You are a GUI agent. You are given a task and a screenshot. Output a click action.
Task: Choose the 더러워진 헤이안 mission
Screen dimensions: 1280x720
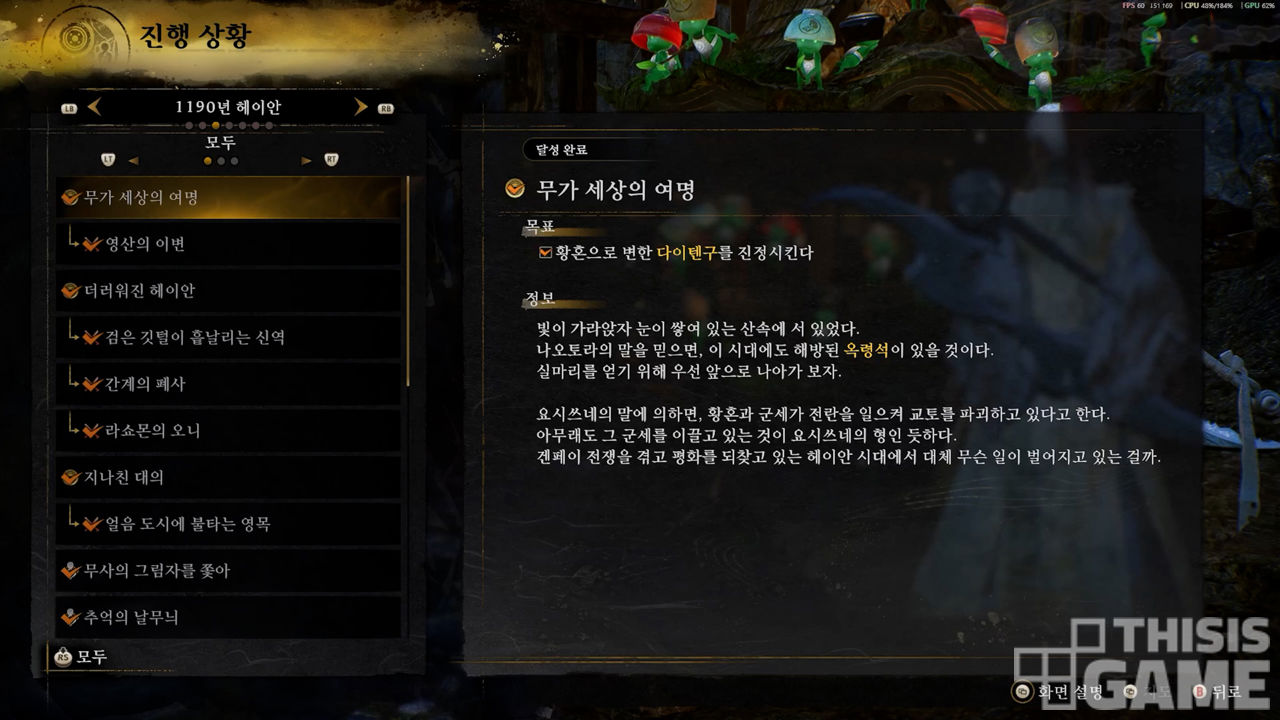point(230,291)
